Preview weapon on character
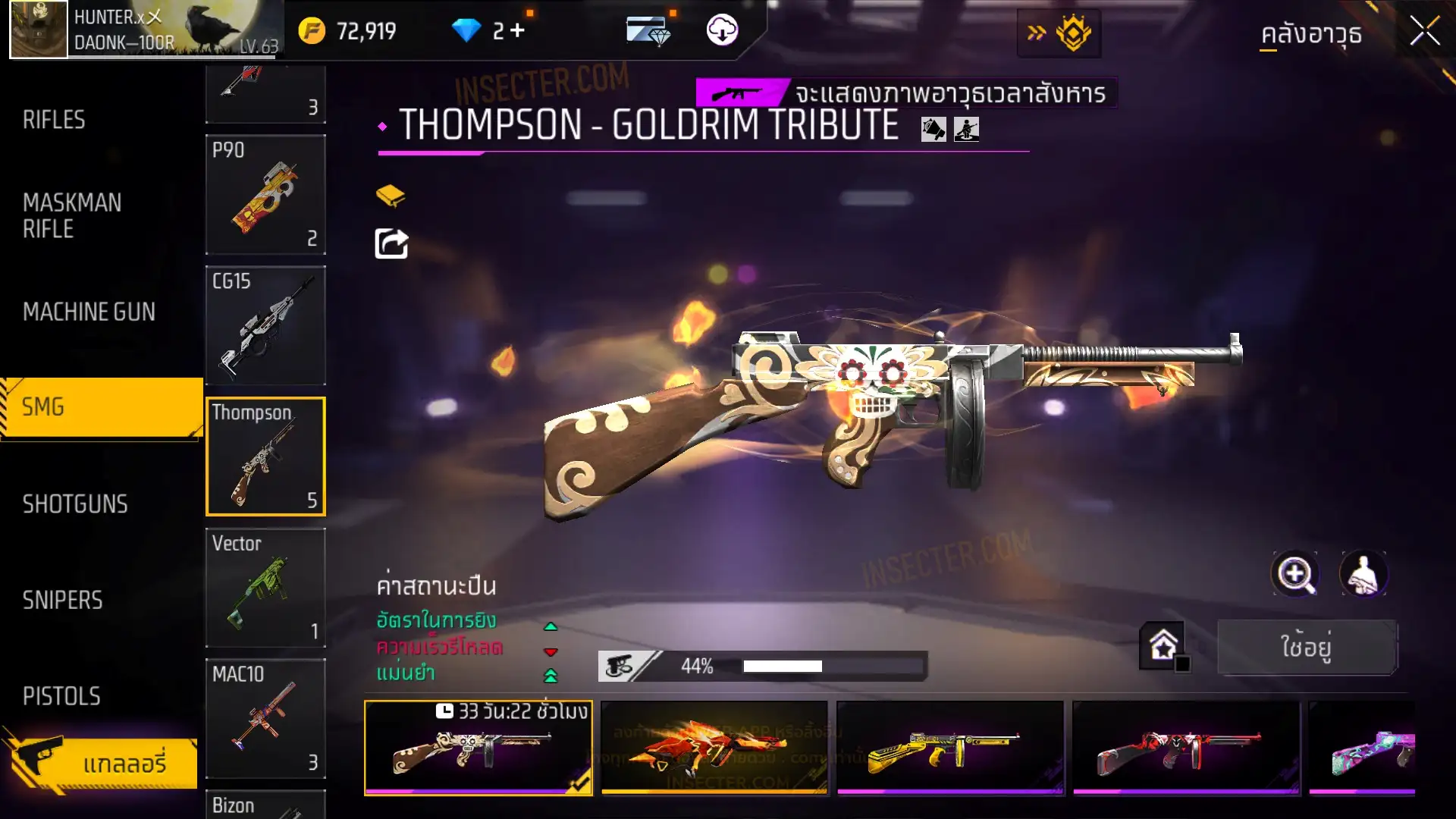Screen dimensions: 1456x819 tap(1363, 574)
